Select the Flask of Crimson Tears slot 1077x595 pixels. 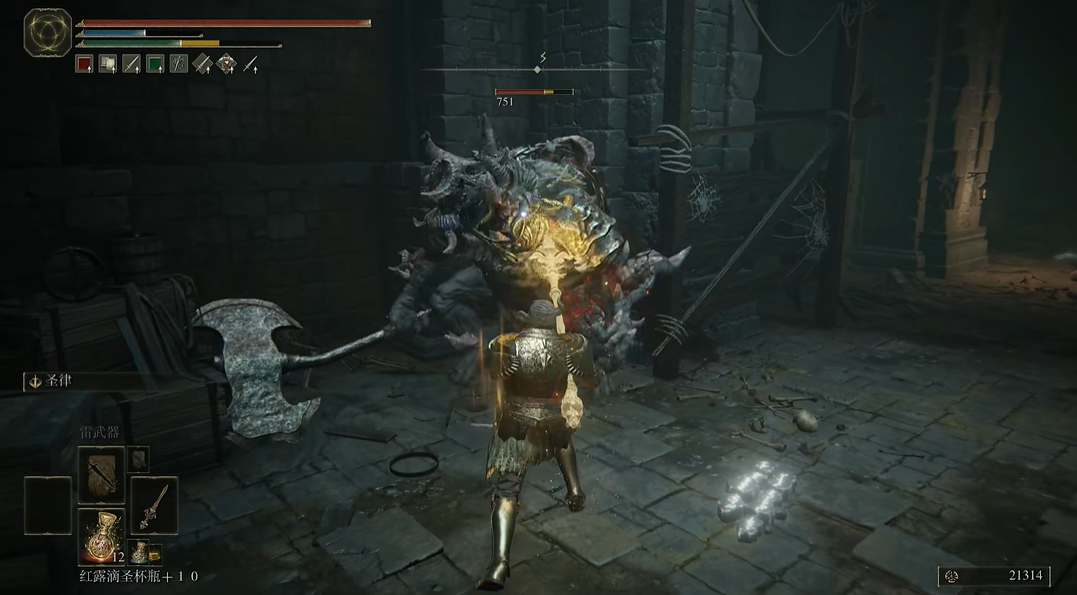[x=101, y=535]
